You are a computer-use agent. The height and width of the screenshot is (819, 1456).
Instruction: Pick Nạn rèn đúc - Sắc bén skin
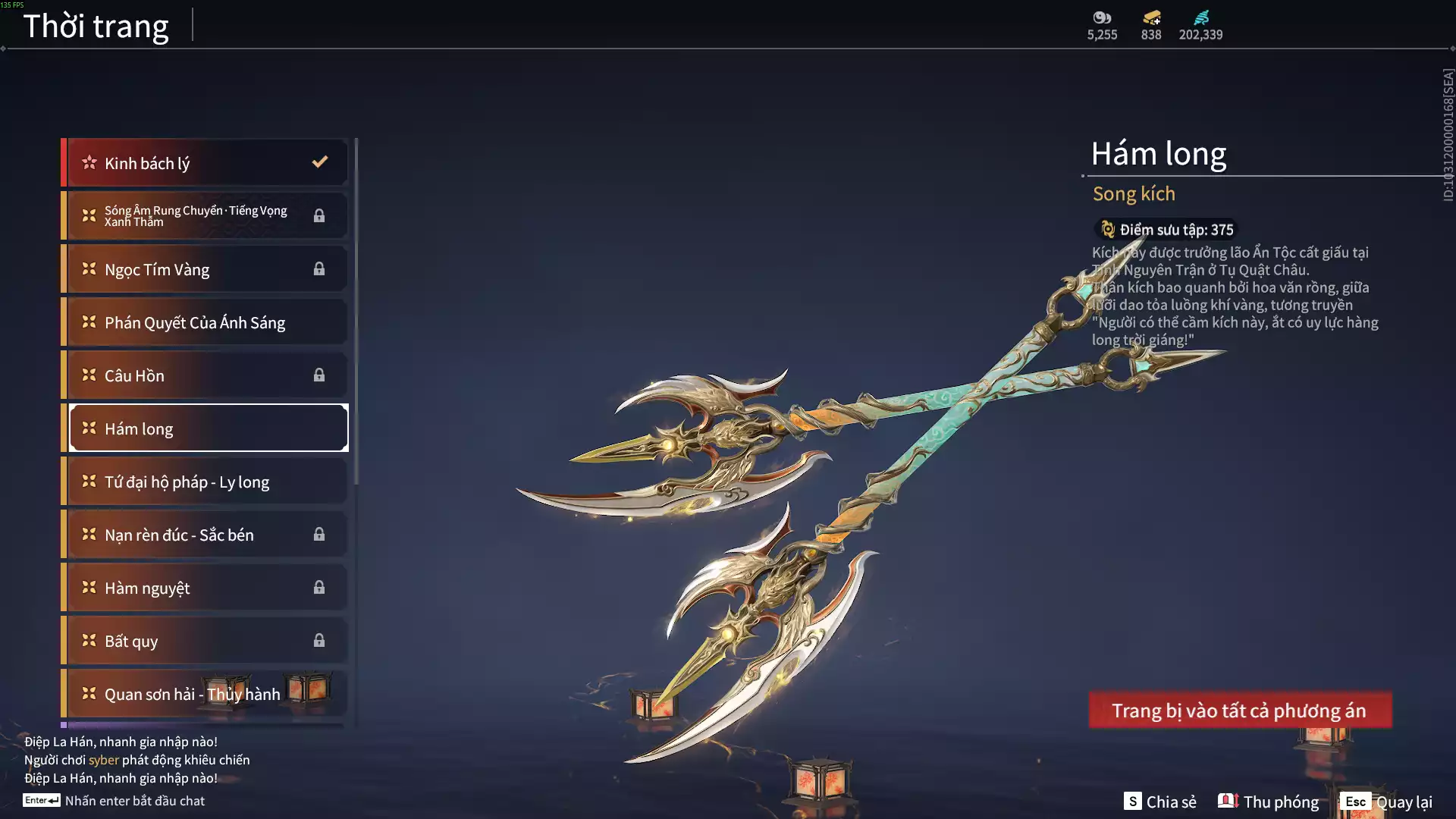click(x=205, y=535)
